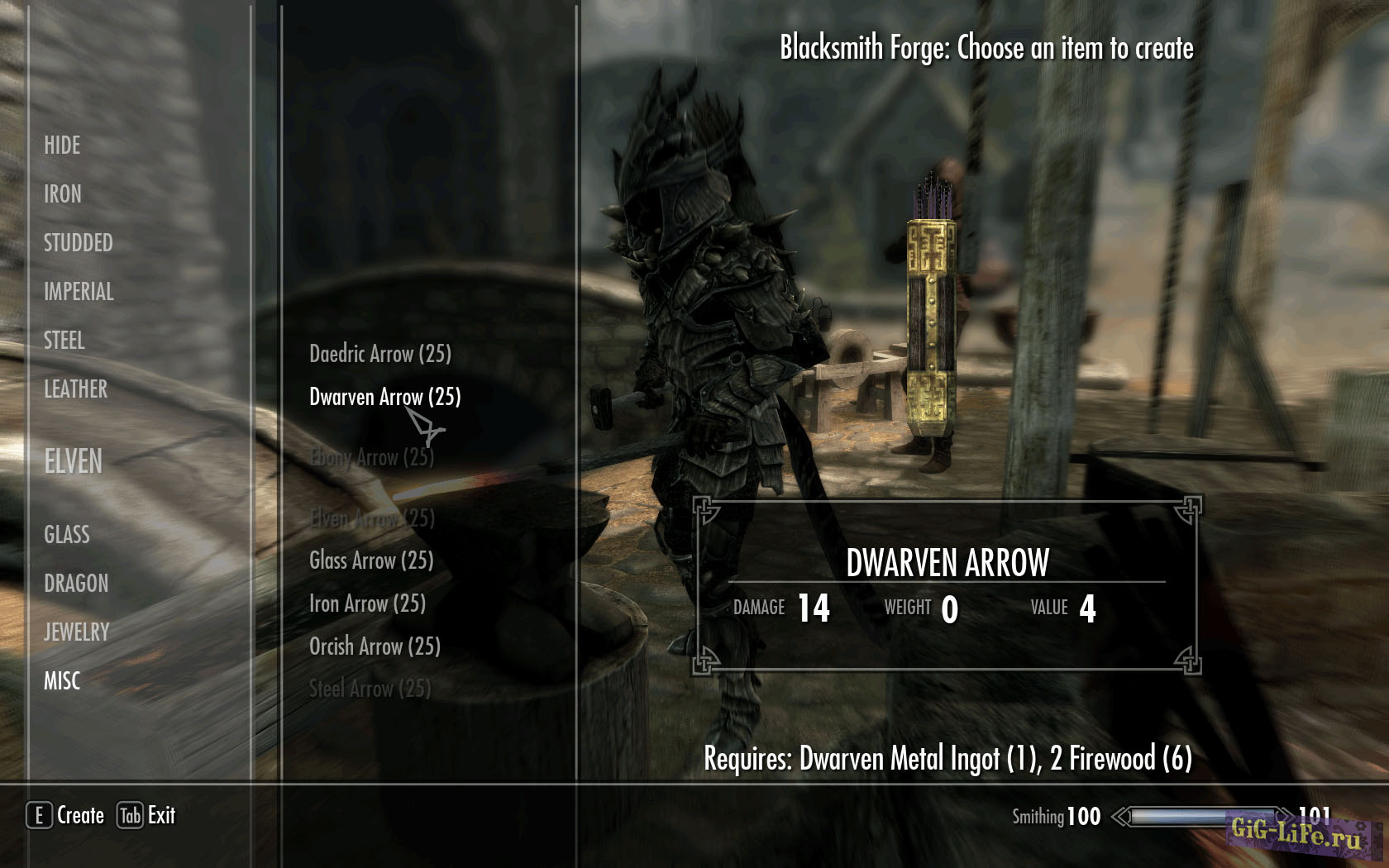
Task: Pick the Steel Arrow (25) entry
Action: tap(370, 689)
